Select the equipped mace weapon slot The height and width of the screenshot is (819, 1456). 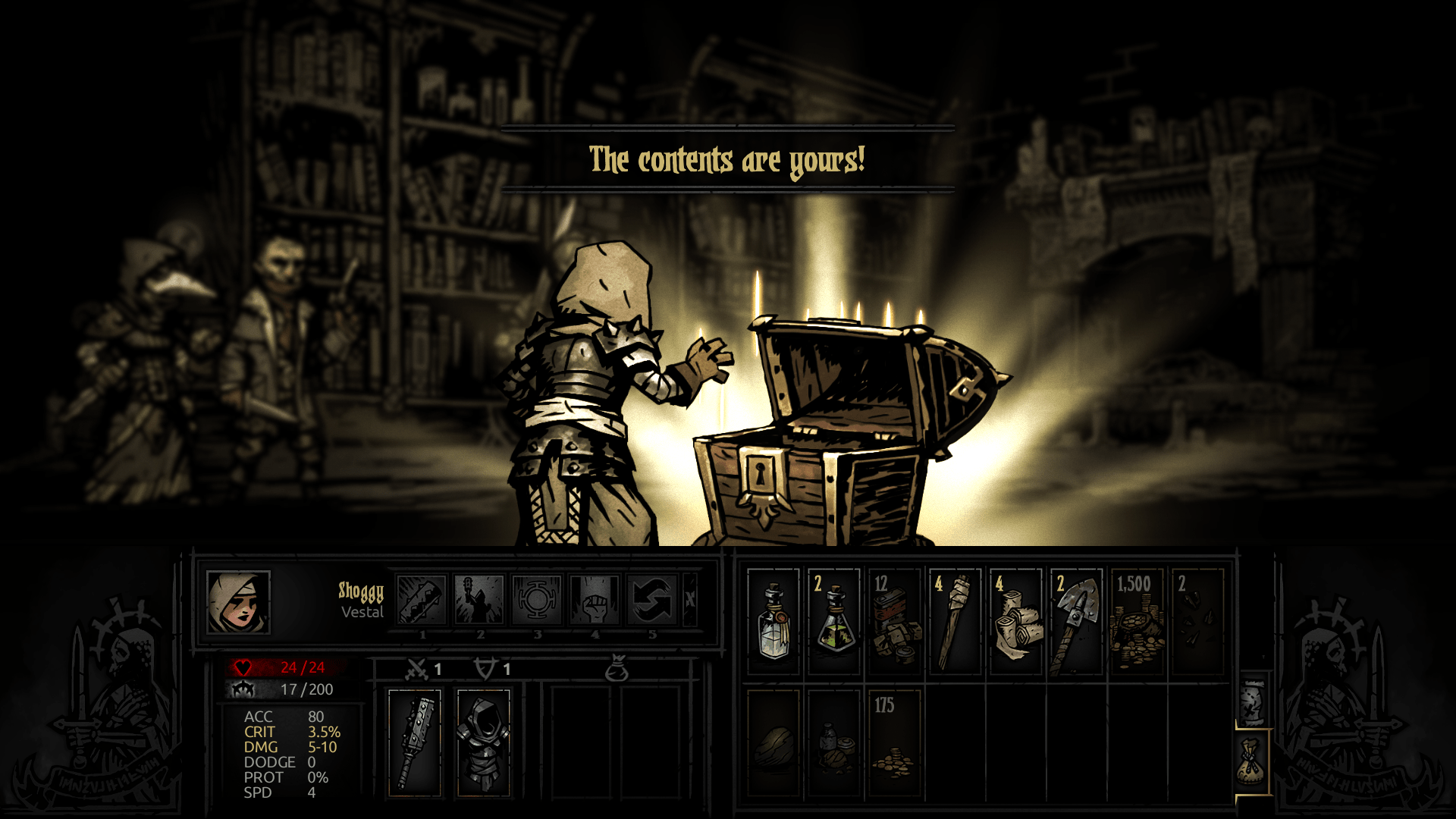click(415, 743)
